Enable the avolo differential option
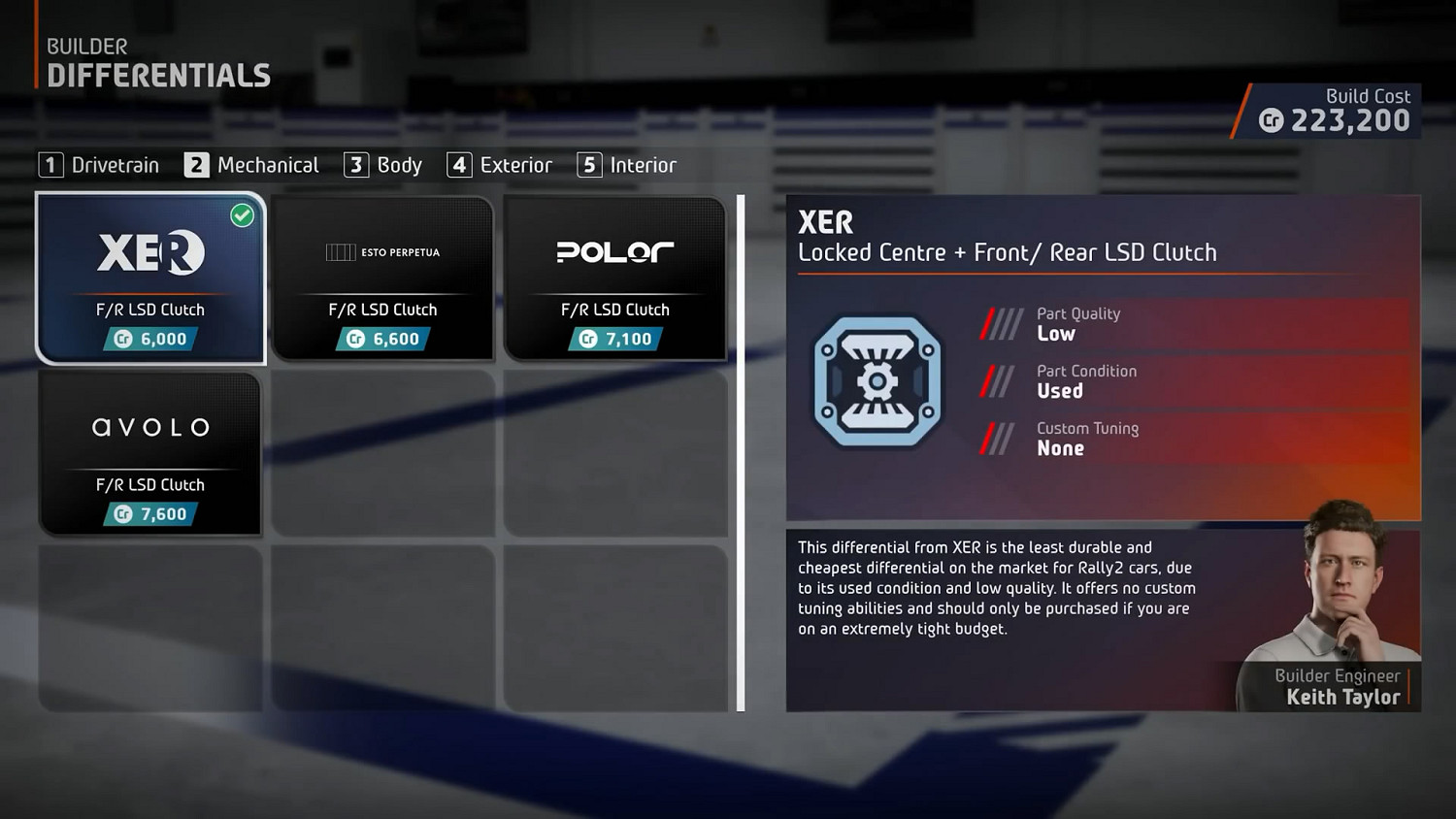 pos(150,451)
